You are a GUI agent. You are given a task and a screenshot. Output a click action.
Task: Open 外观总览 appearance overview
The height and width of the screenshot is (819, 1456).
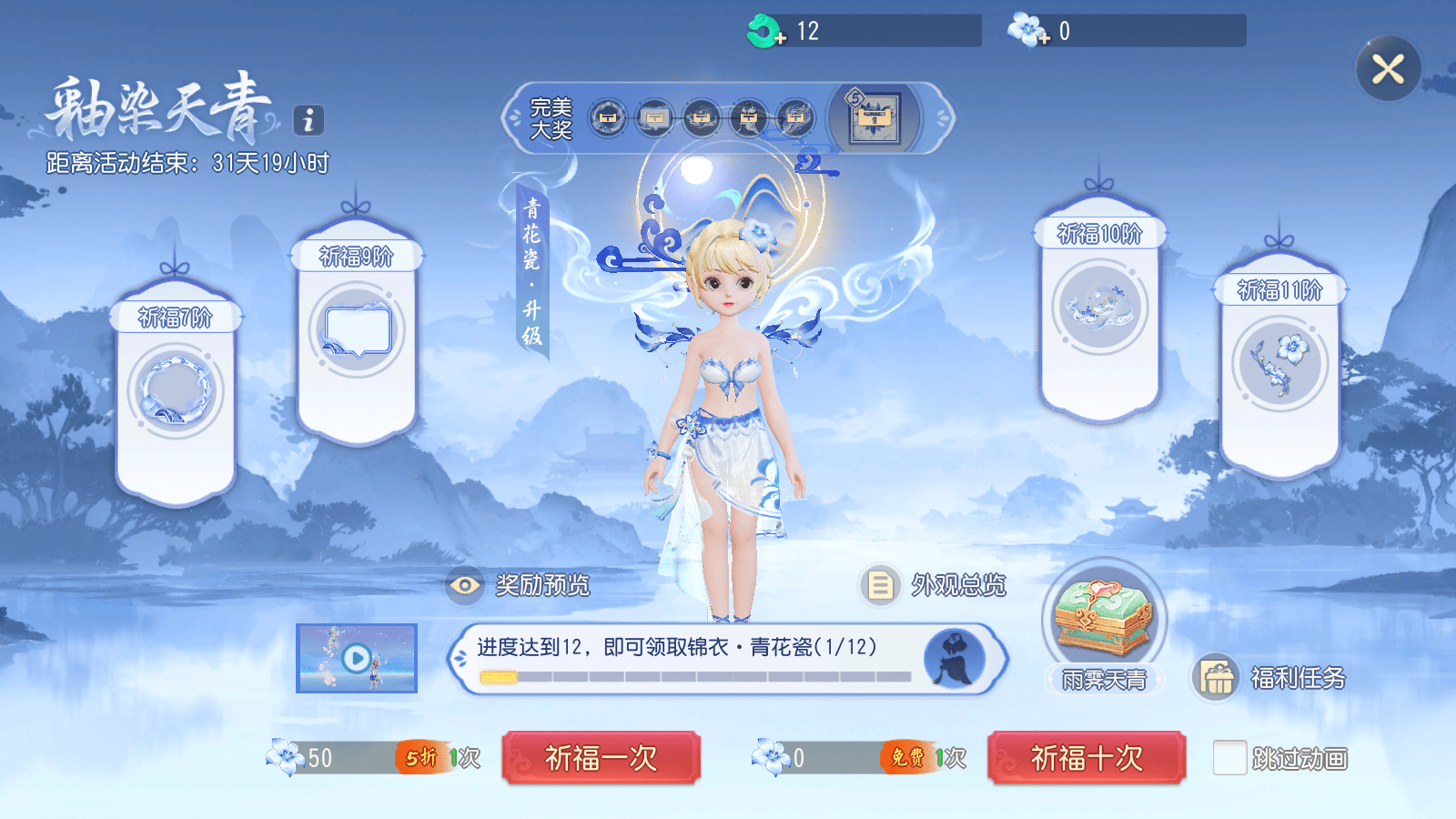[x=935, y=584]
